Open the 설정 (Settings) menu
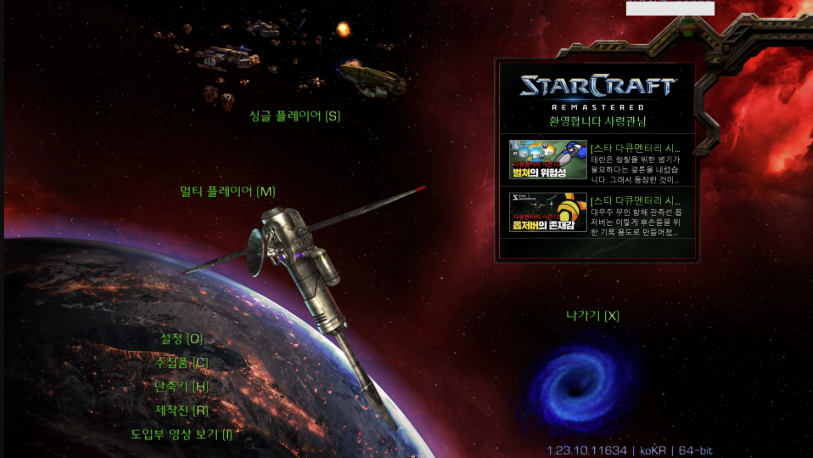This screenshot has height=458, width=813. click(181, 339)
